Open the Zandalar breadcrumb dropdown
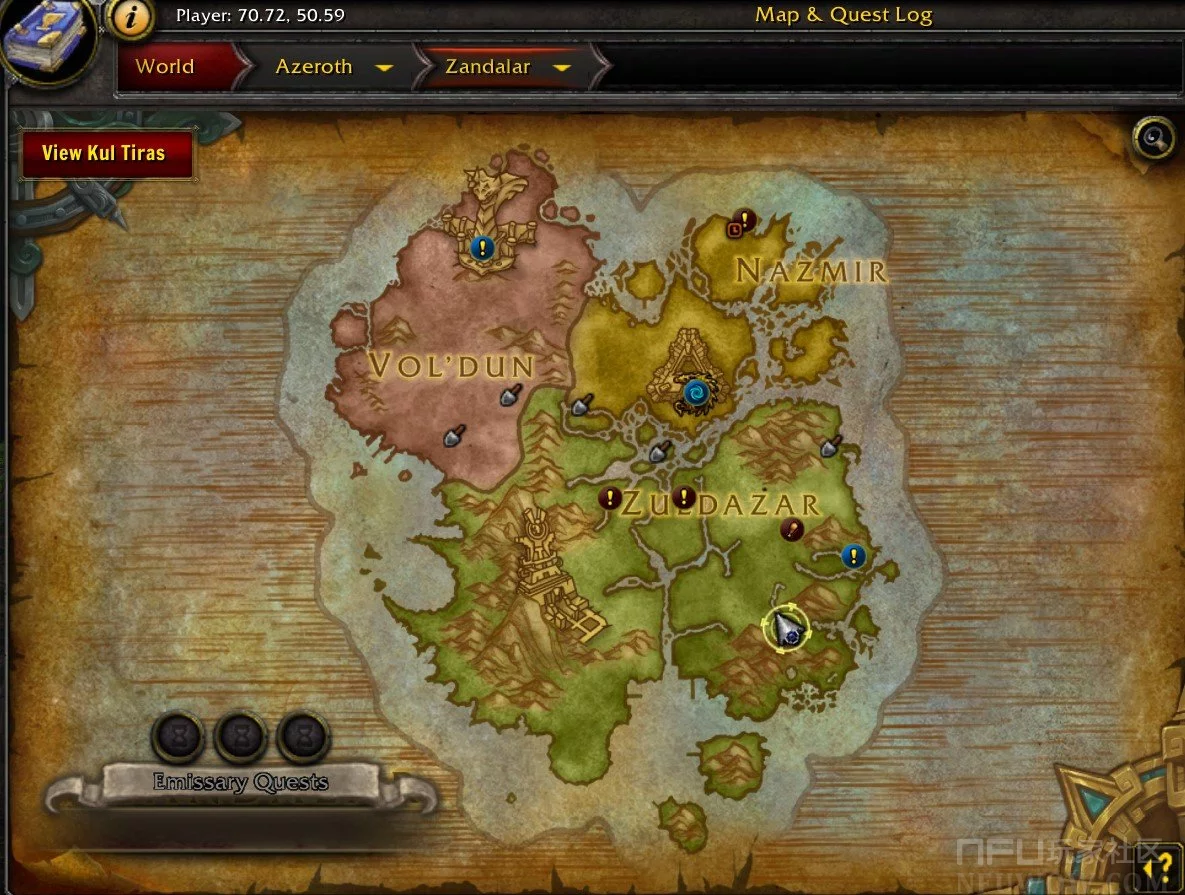1185x895 pixels. tap(561, 68)
